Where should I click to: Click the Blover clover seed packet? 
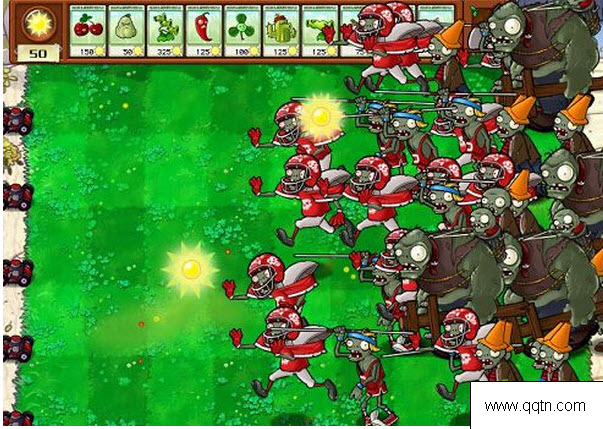point(243,30)
